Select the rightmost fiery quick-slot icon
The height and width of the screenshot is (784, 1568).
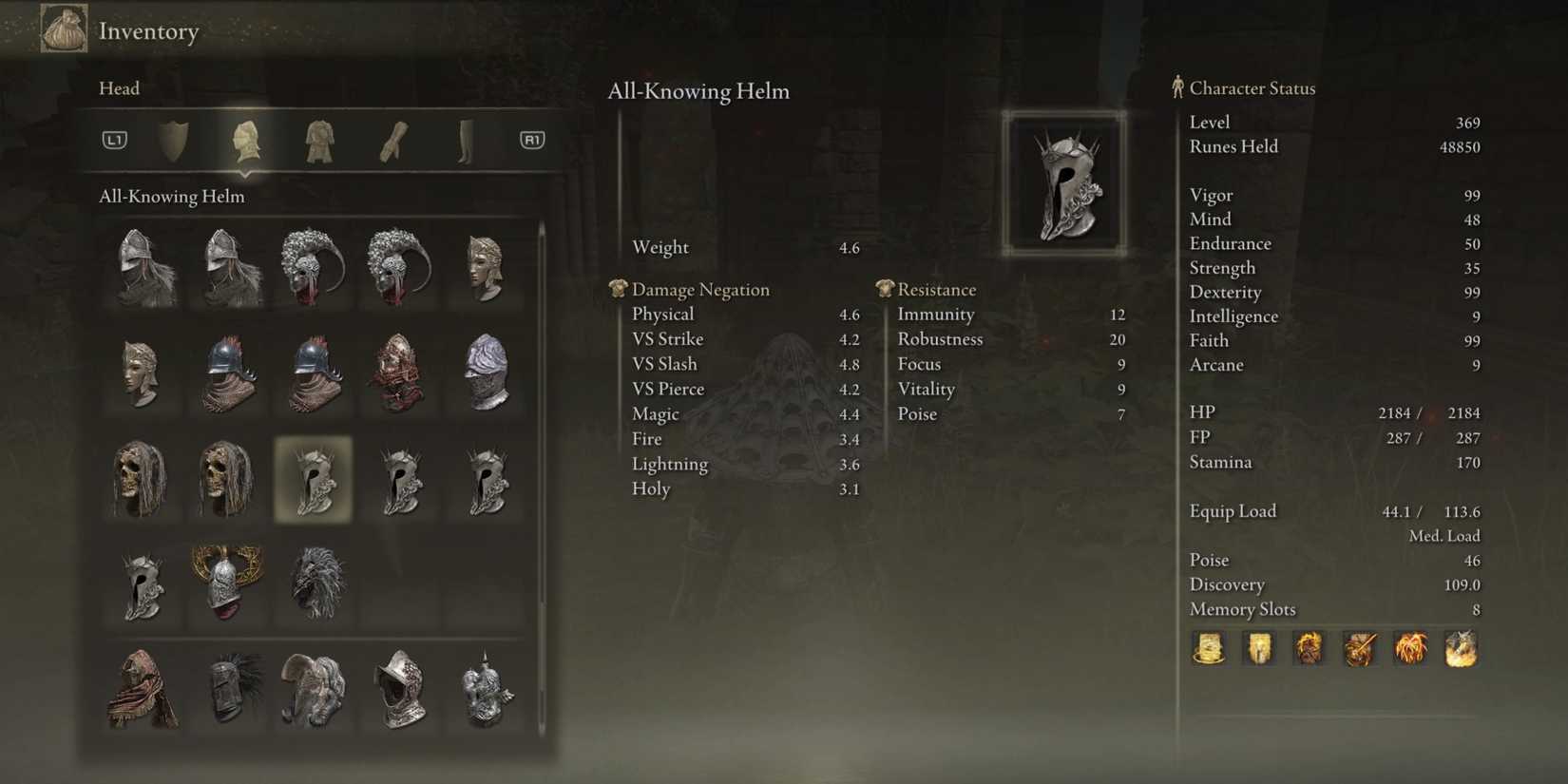pos(1461,649)
